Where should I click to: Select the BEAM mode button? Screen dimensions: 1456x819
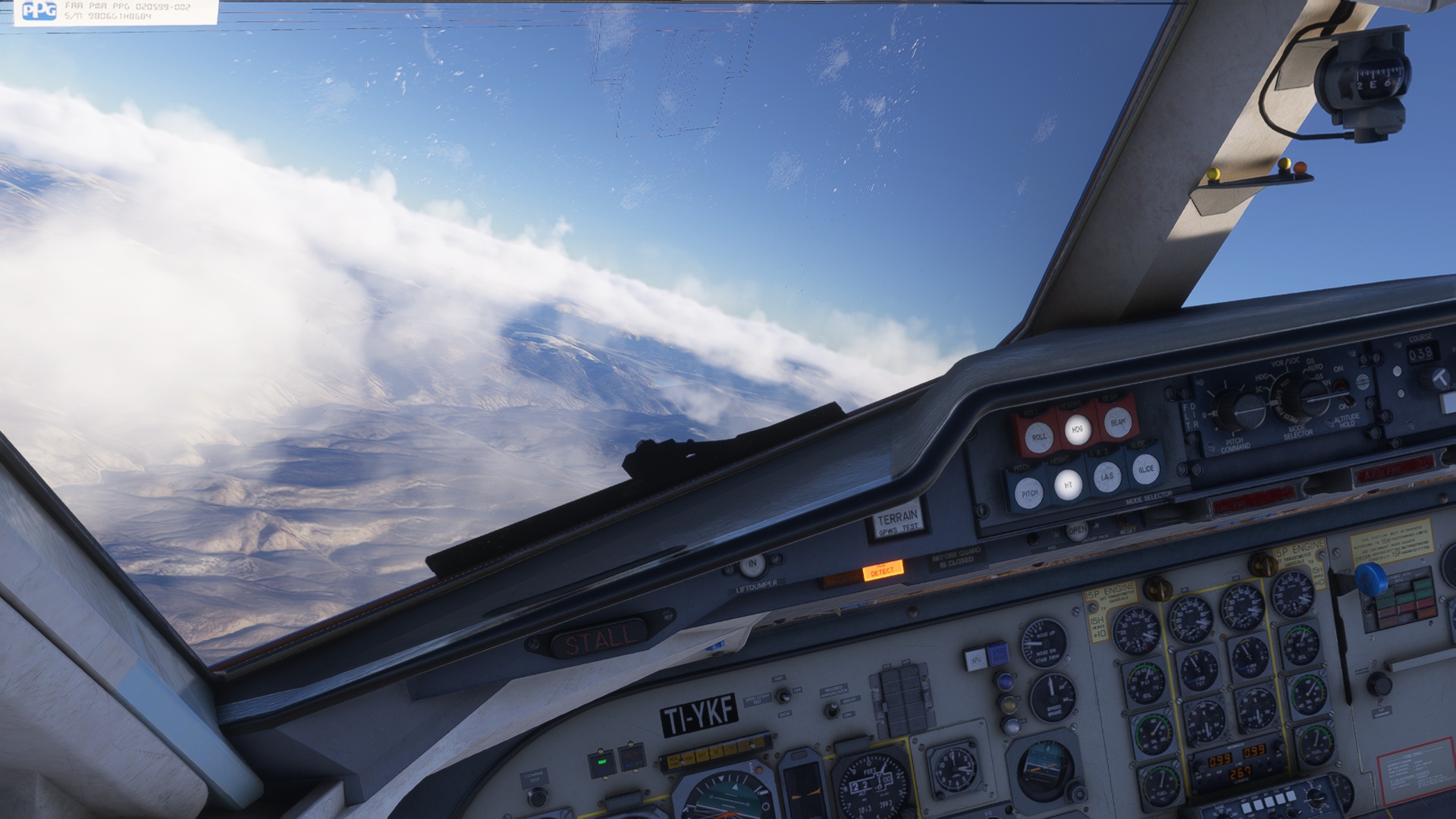pyautogui.click(x=1118, y=422)
